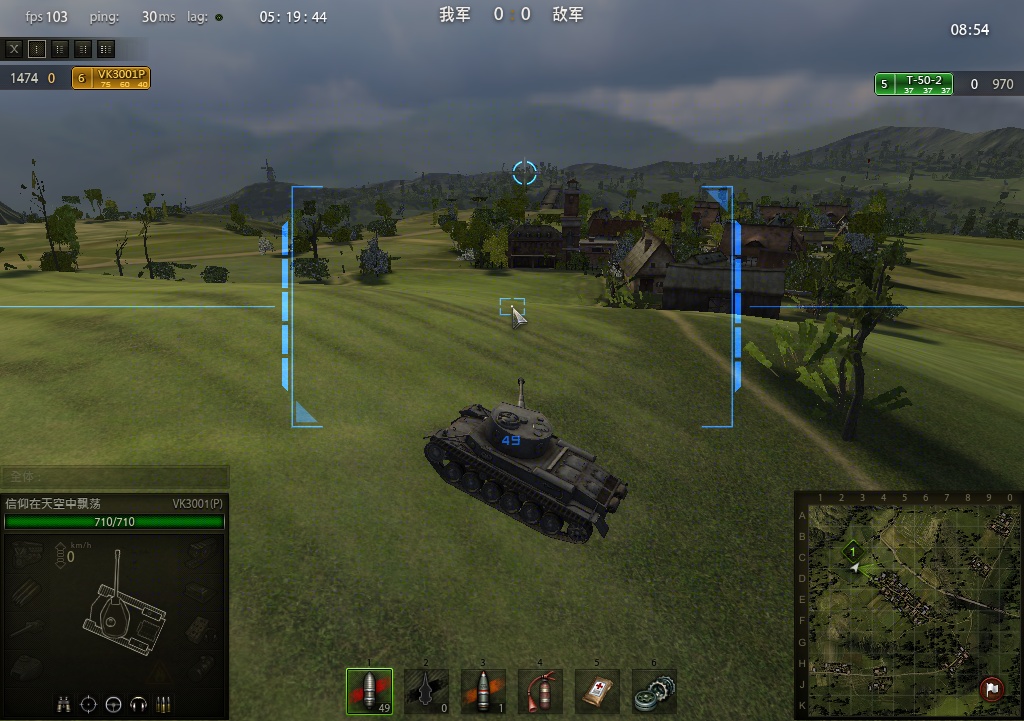
Task: Choose the widest player list layout button
Action: pyautogui.click(x=106, y=48)
